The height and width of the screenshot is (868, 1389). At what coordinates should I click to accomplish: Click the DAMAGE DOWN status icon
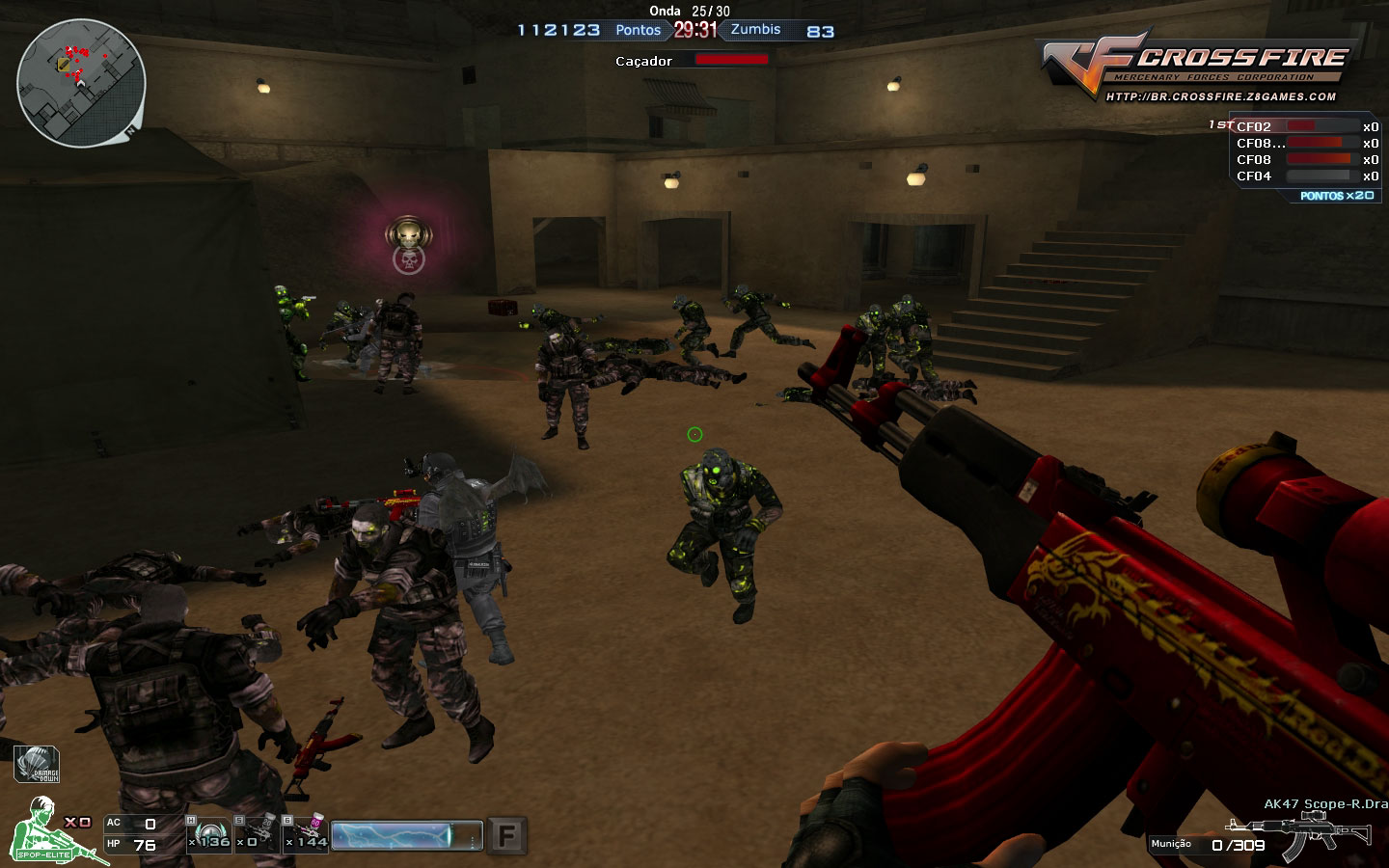tap(36, 763)
